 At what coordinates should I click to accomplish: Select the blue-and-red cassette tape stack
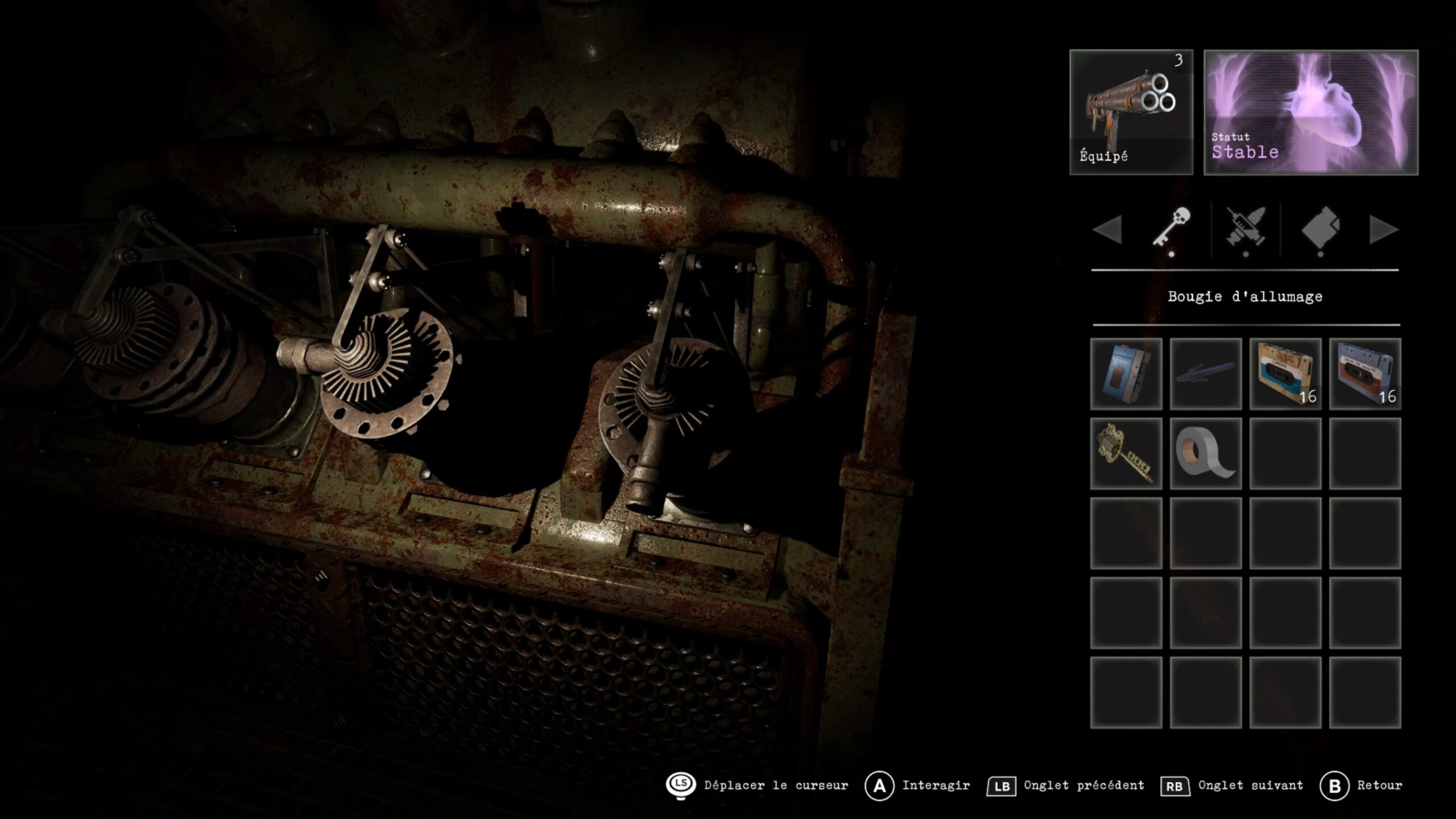(x=1364, y=374)
